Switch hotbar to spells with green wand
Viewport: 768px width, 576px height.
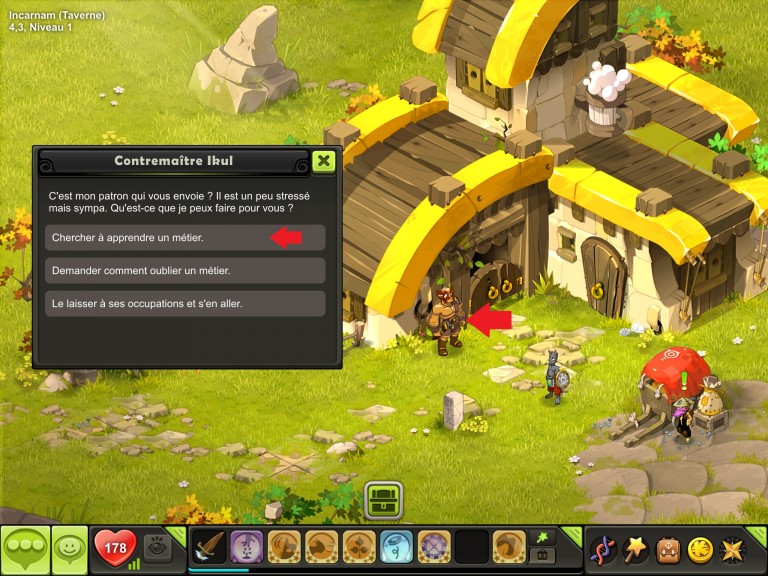pyautogui.click(x=541, y=537)
